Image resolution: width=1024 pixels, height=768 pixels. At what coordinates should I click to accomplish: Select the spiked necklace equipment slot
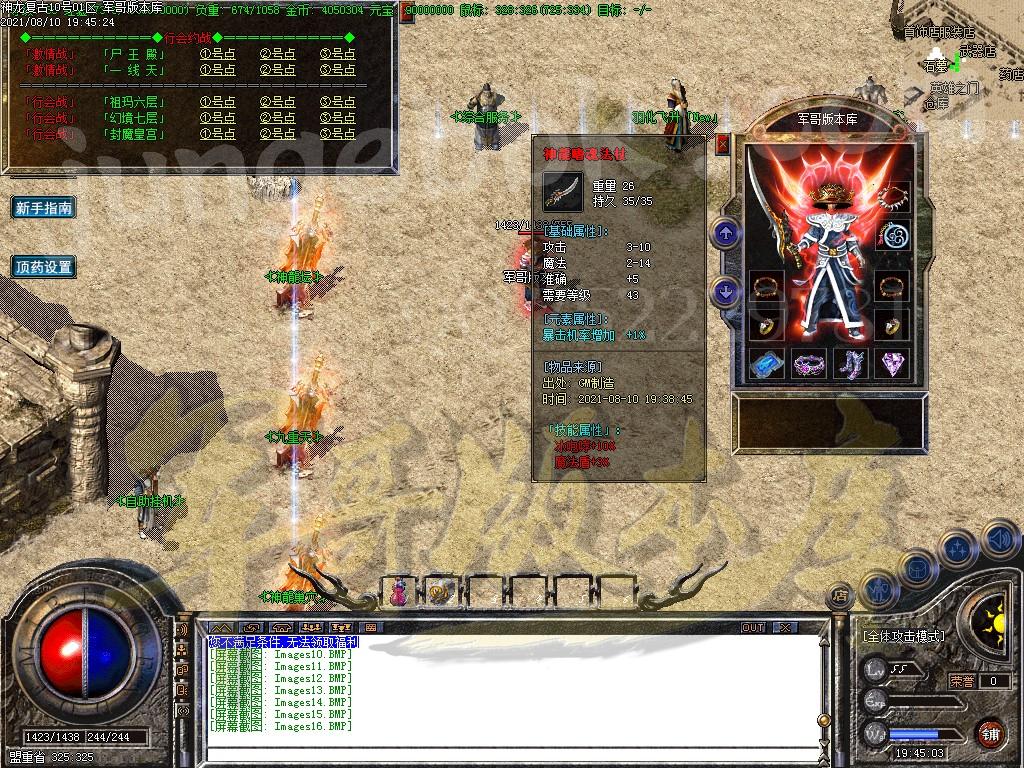tap(892, 196)
